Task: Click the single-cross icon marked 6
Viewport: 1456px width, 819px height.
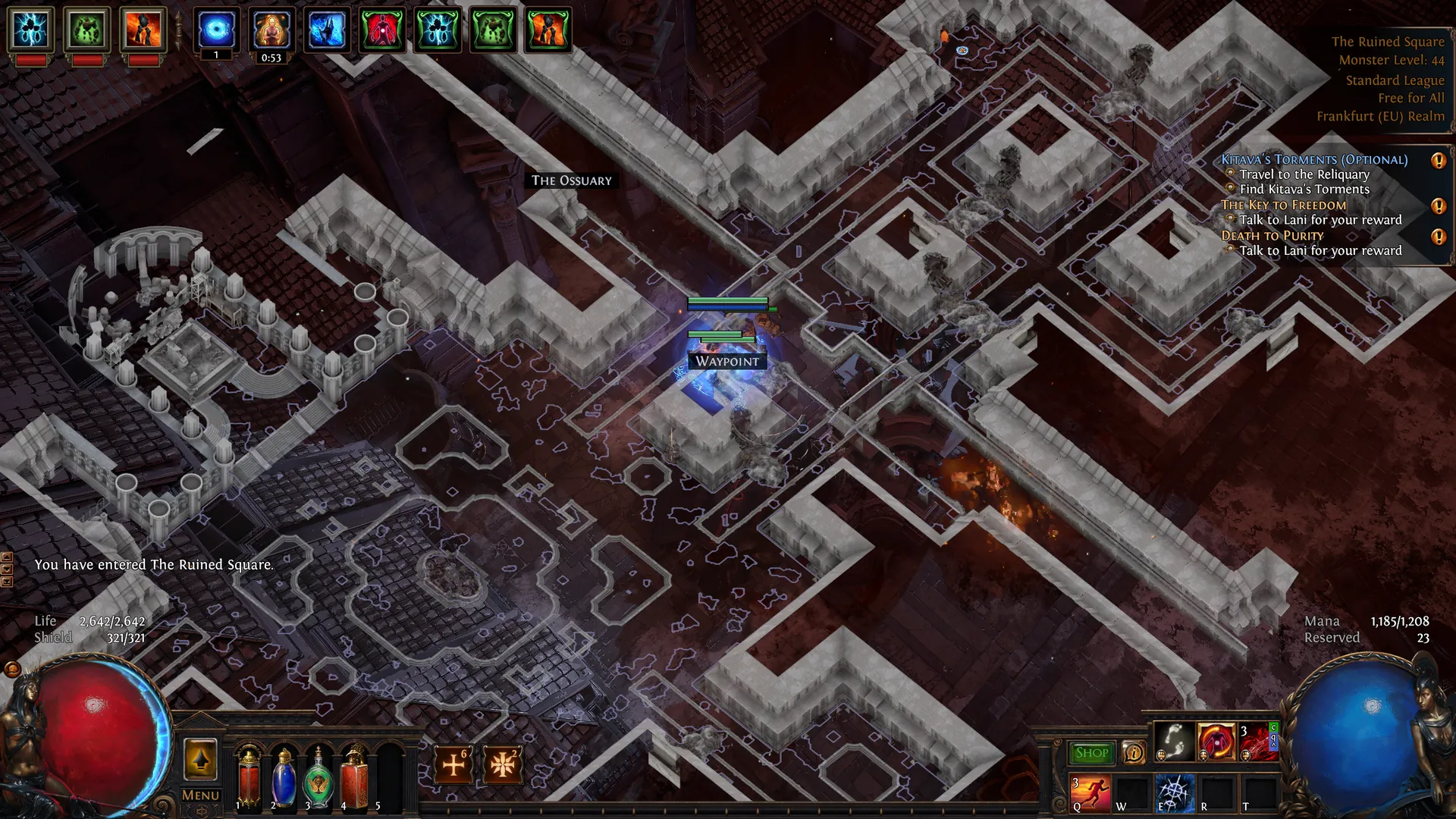Action: [x=453, y=764]
